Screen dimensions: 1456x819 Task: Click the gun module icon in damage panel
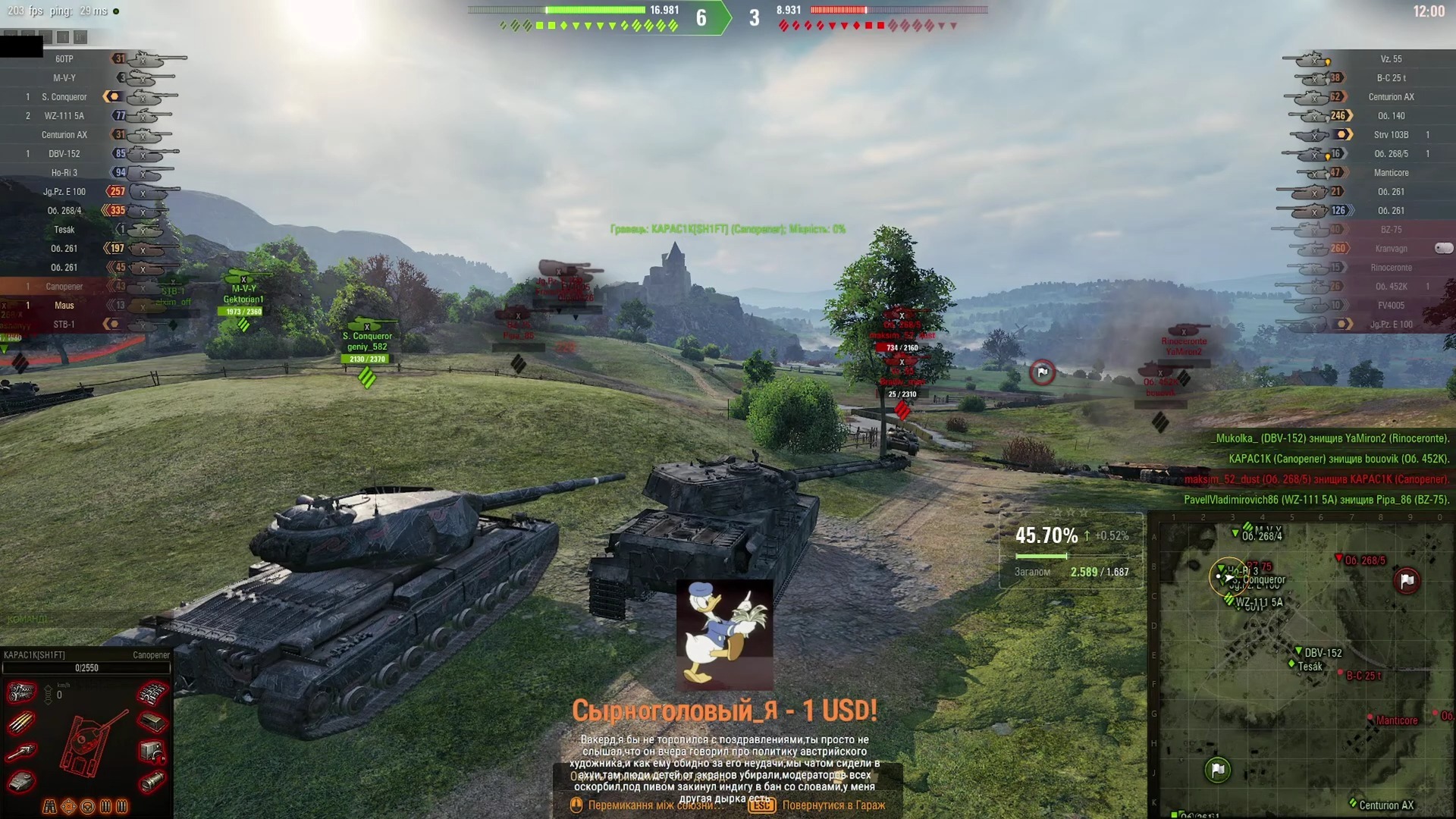click(x=21, y=752)
